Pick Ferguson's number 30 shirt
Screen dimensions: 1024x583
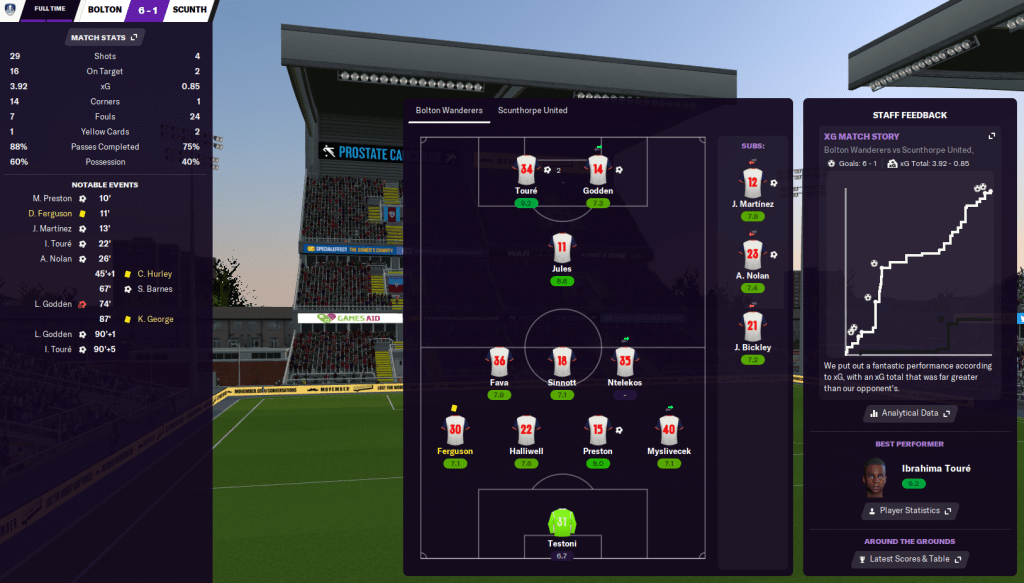455,430
